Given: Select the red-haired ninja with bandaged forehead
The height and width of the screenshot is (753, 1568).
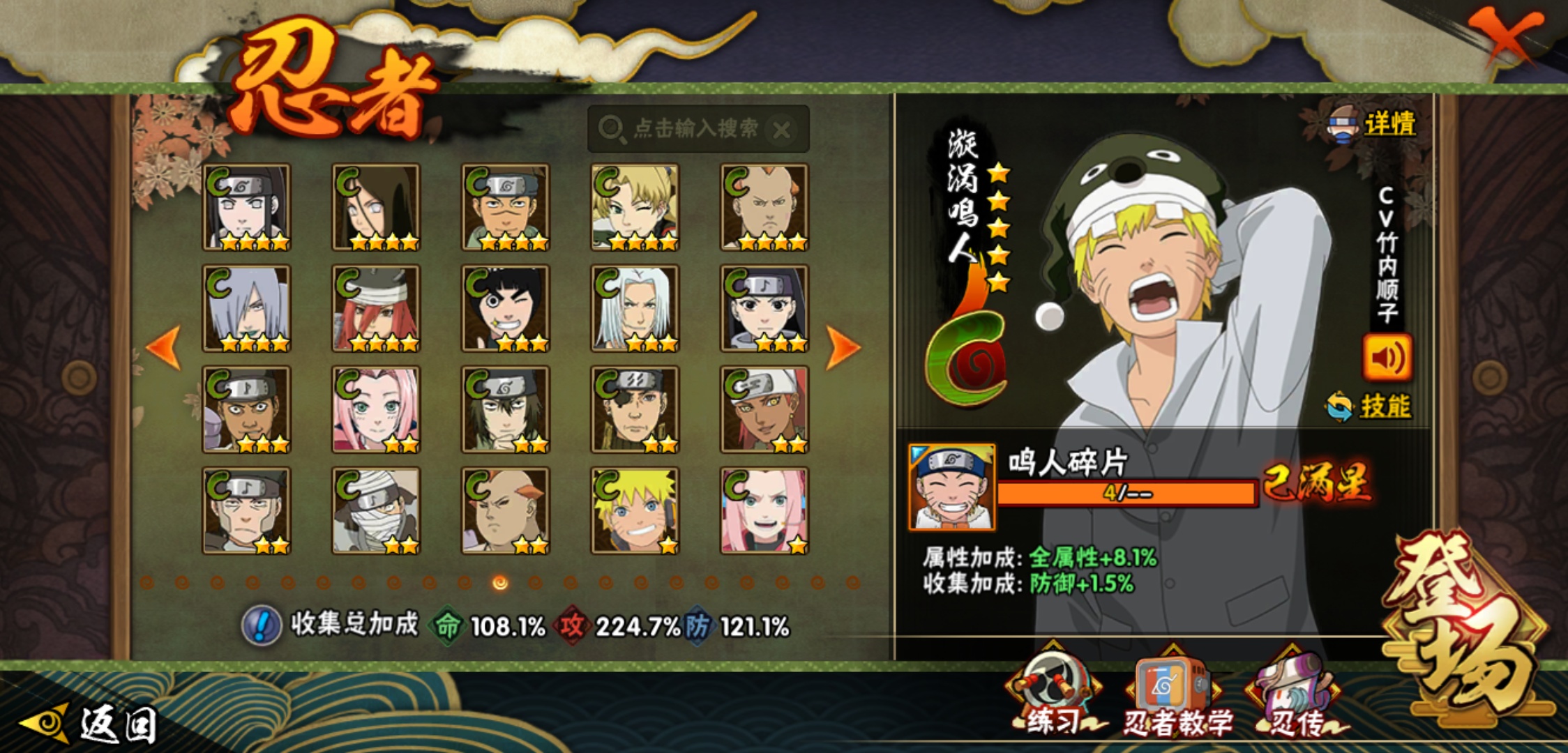Looking at the screenshot, I should 376,308.
